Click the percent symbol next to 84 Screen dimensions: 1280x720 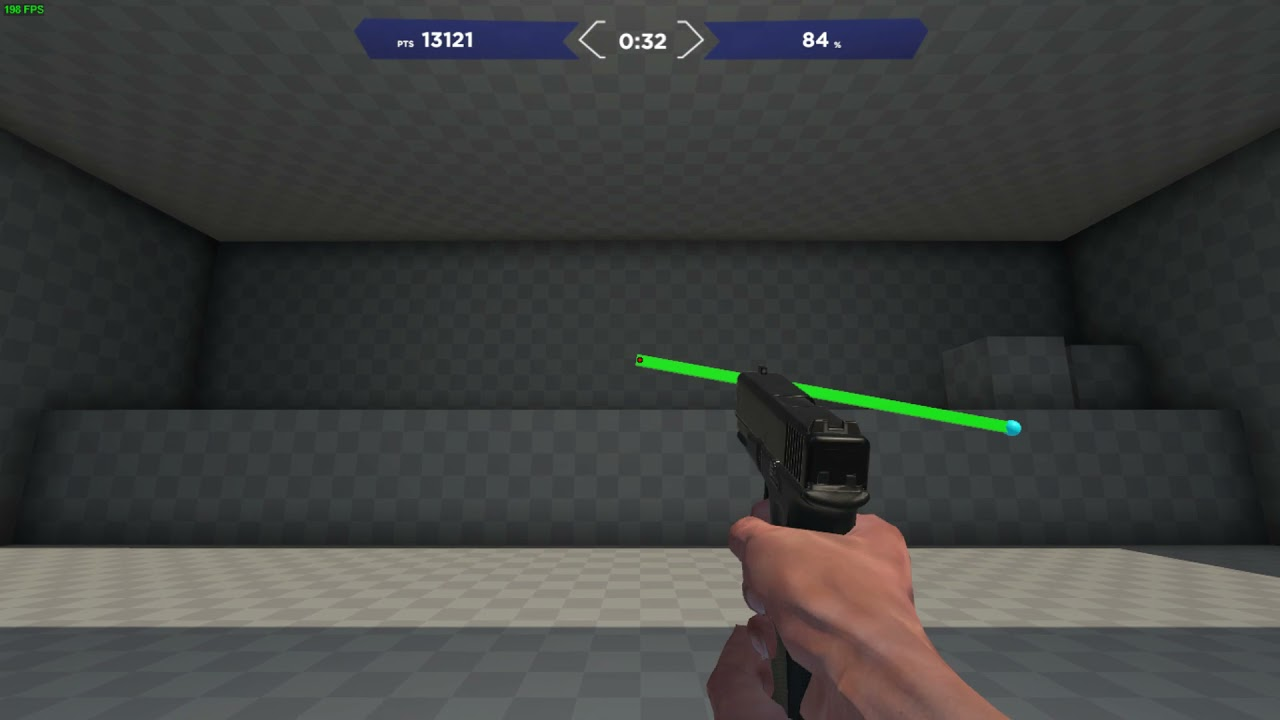pyautogui.click(x=837, y=45)
